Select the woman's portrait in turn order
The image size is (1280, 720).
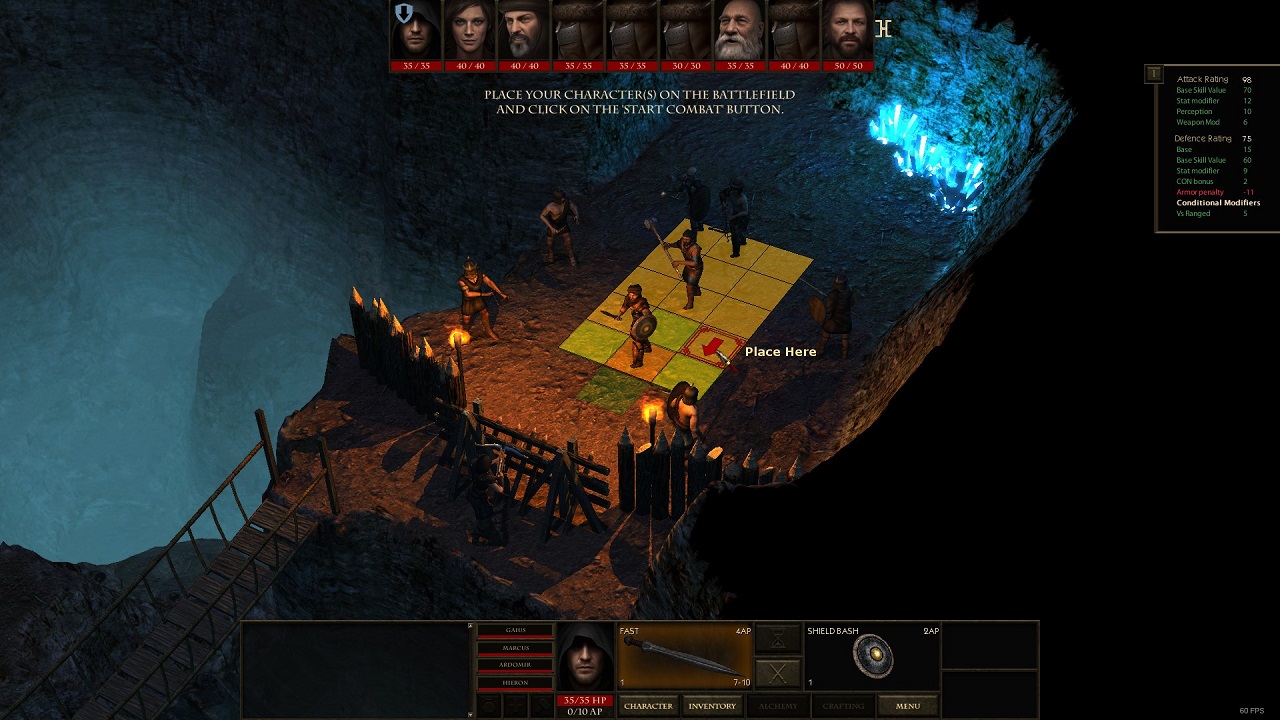(x=470, y=31)
